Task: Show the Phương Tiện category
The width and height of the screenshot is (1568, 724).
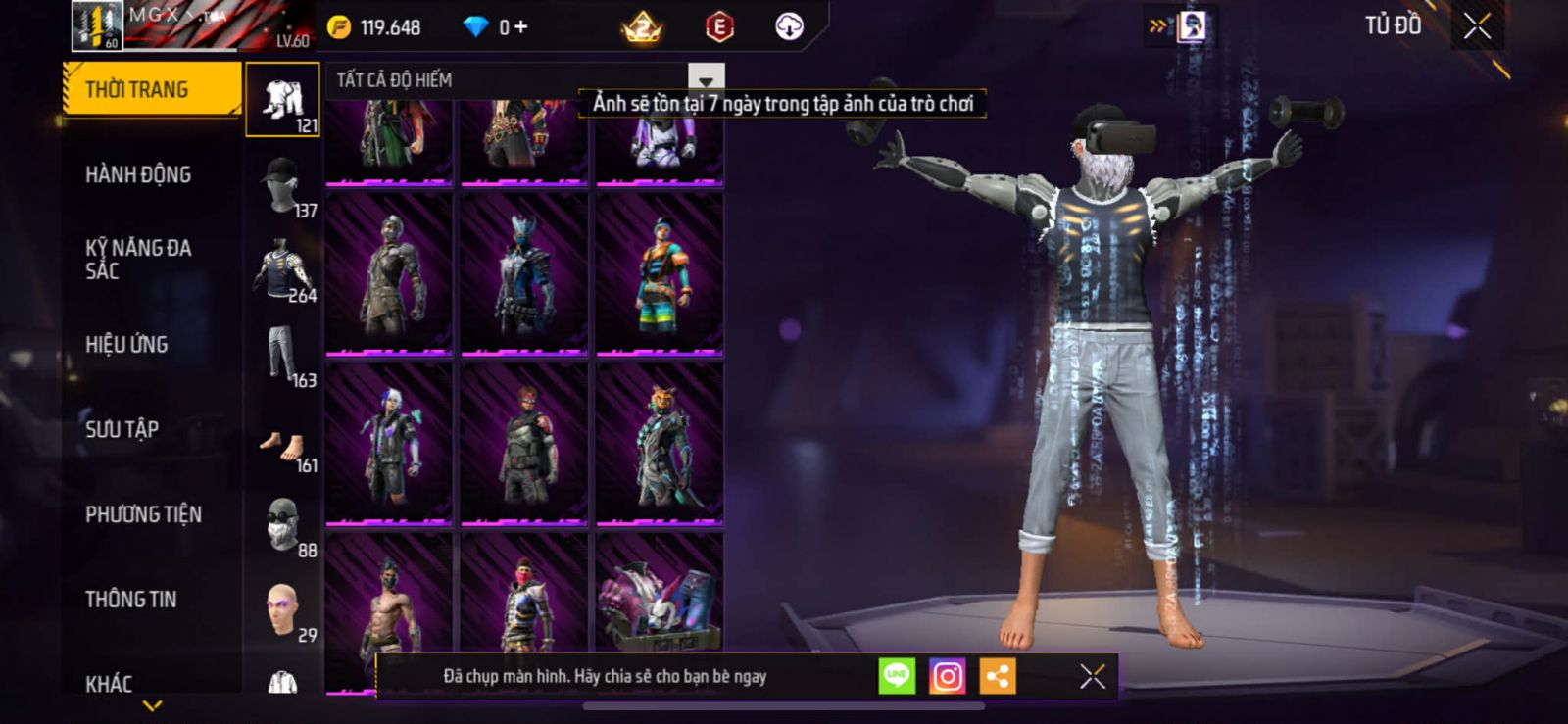Action: point(143,514)
